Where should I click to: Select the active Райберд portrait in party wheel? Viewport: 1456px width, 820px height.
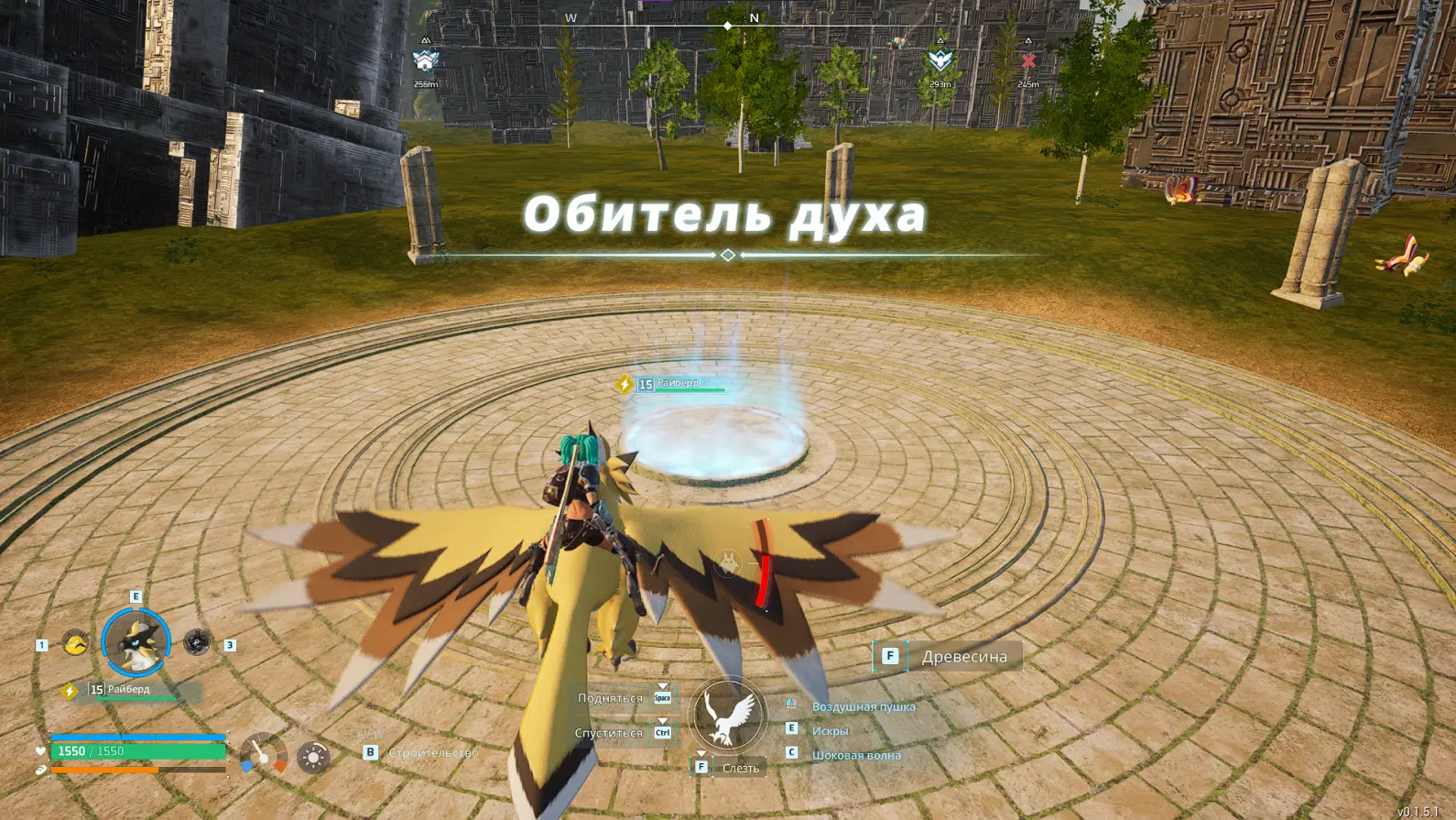pyautogui.click(x=136, y=641)
